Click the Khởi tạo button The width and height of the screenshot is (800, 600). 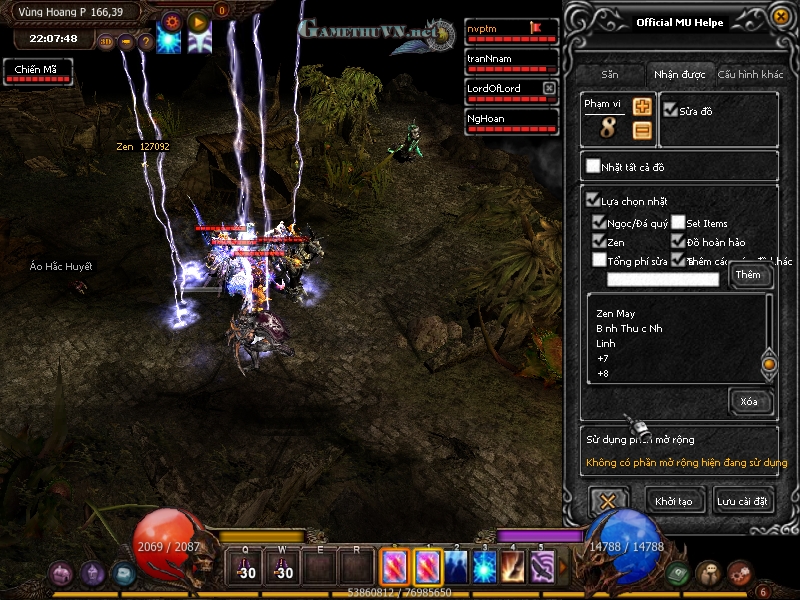(673, 500)
